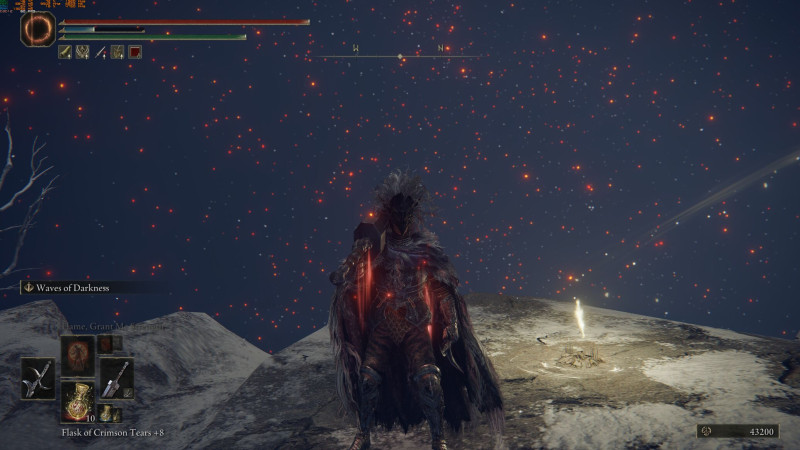800x450 pixels.
Task: Click the compass bar heading indicator
Action: coord(399,54)
